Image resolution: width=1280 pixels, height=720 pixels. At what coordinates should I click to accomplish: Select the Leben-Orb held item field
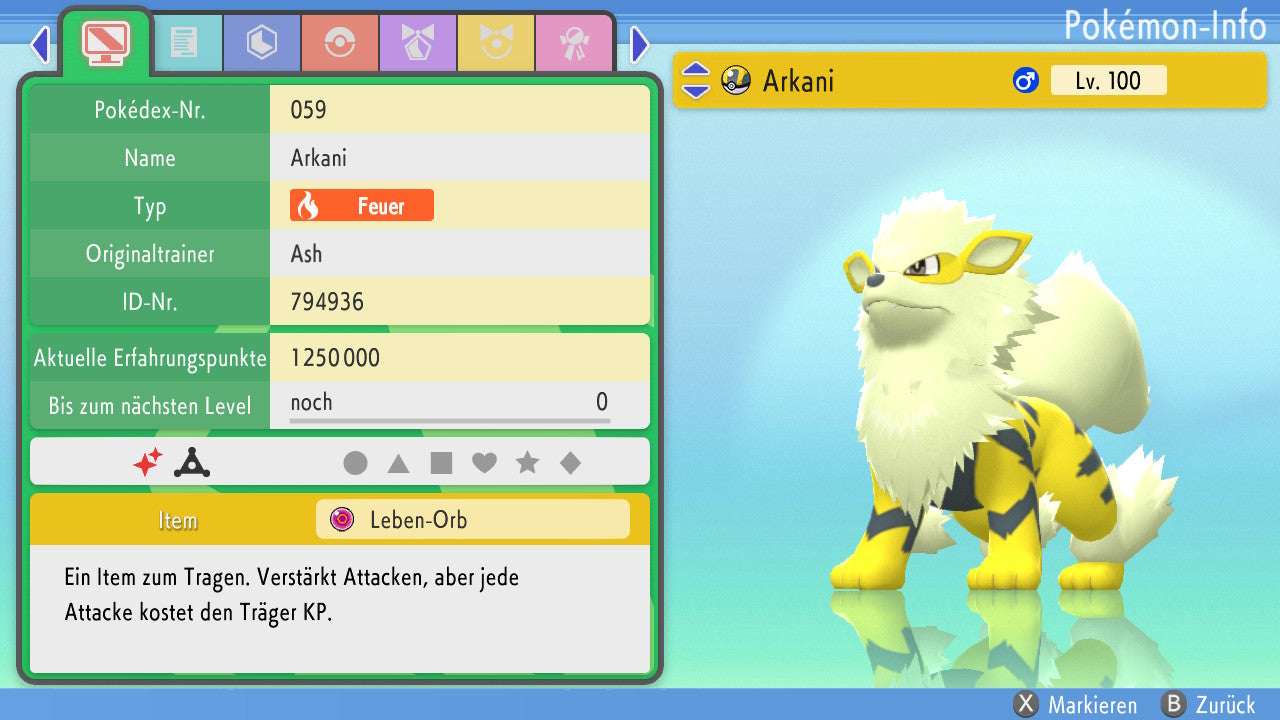pos(472,520)
